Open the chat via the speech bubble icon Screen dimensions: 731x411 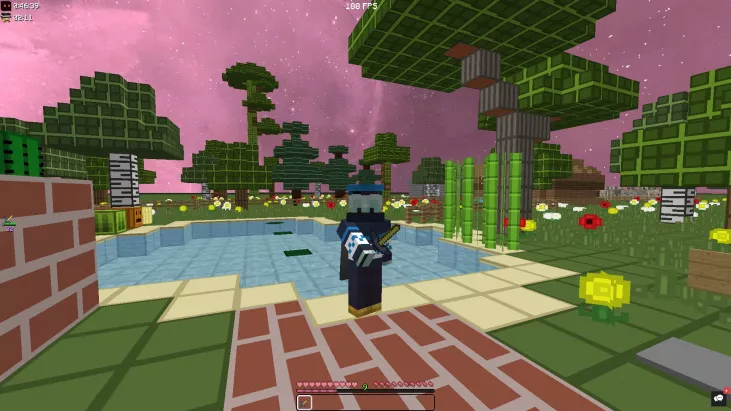point(718,398)
